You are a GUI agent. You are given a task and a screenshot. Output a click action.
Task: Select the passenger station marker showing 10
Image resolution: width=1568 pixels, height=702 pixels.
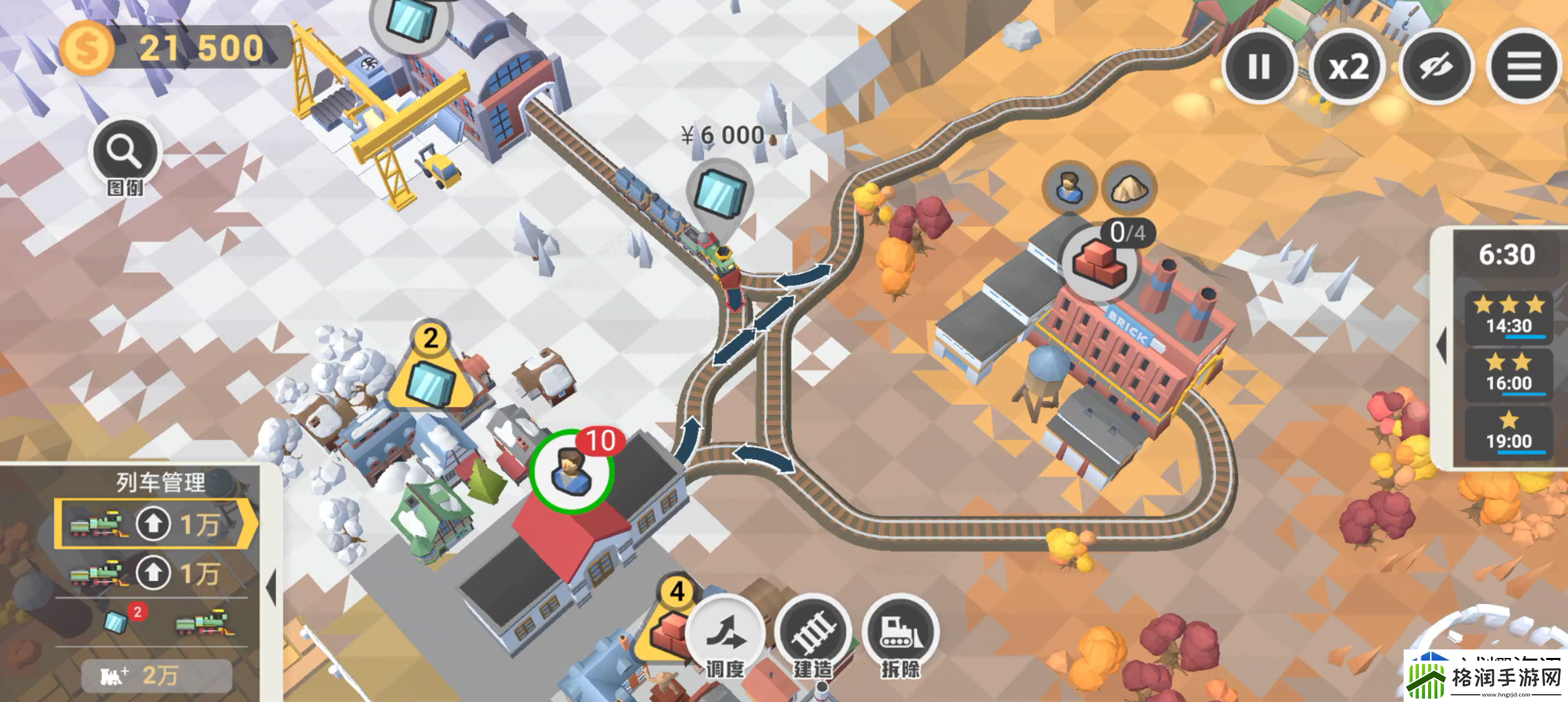click(x=572, y=470)
